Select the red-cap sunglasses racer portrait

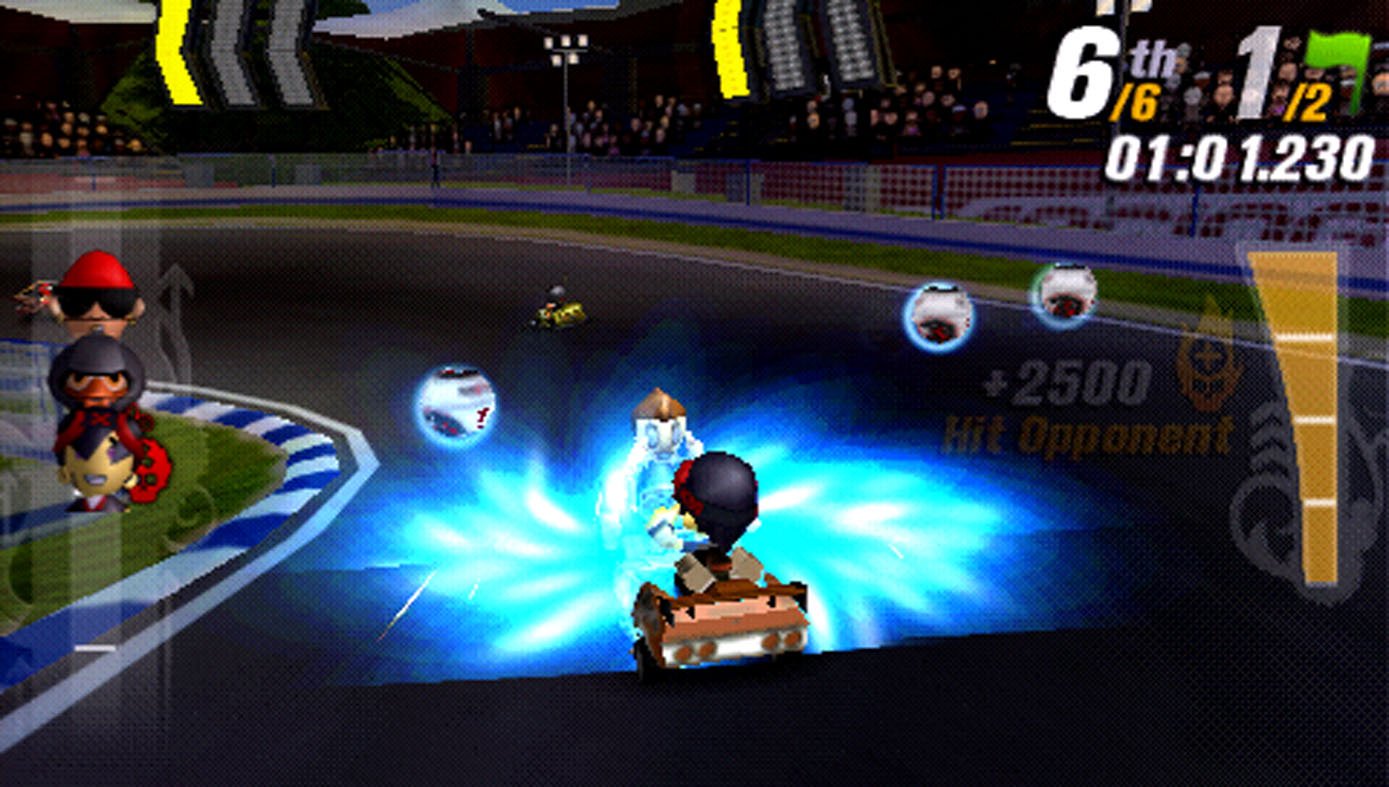pos(96,291)
